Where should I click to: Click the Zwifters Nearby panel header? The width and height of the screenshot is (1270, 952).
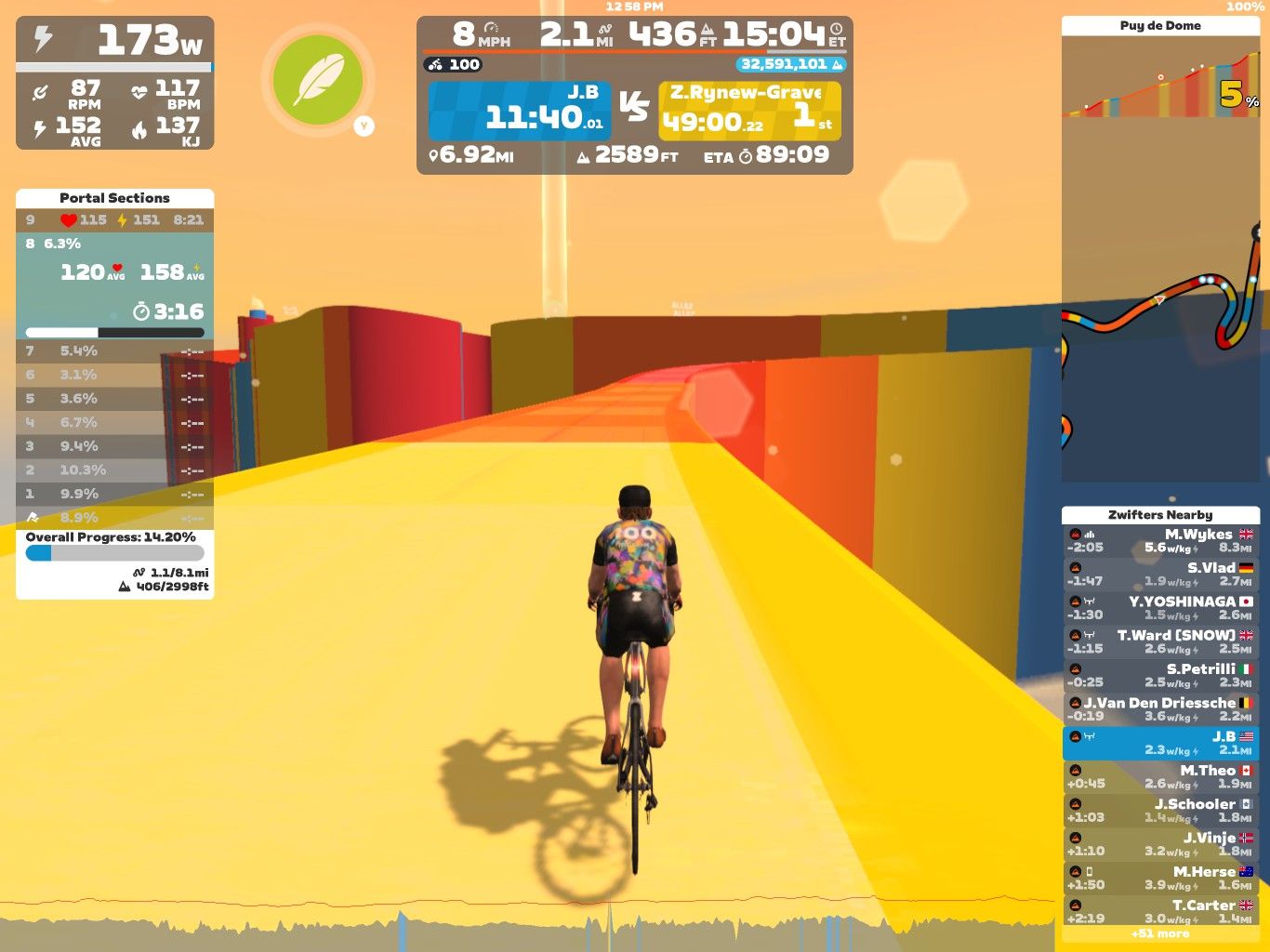tap(1160, 514)
